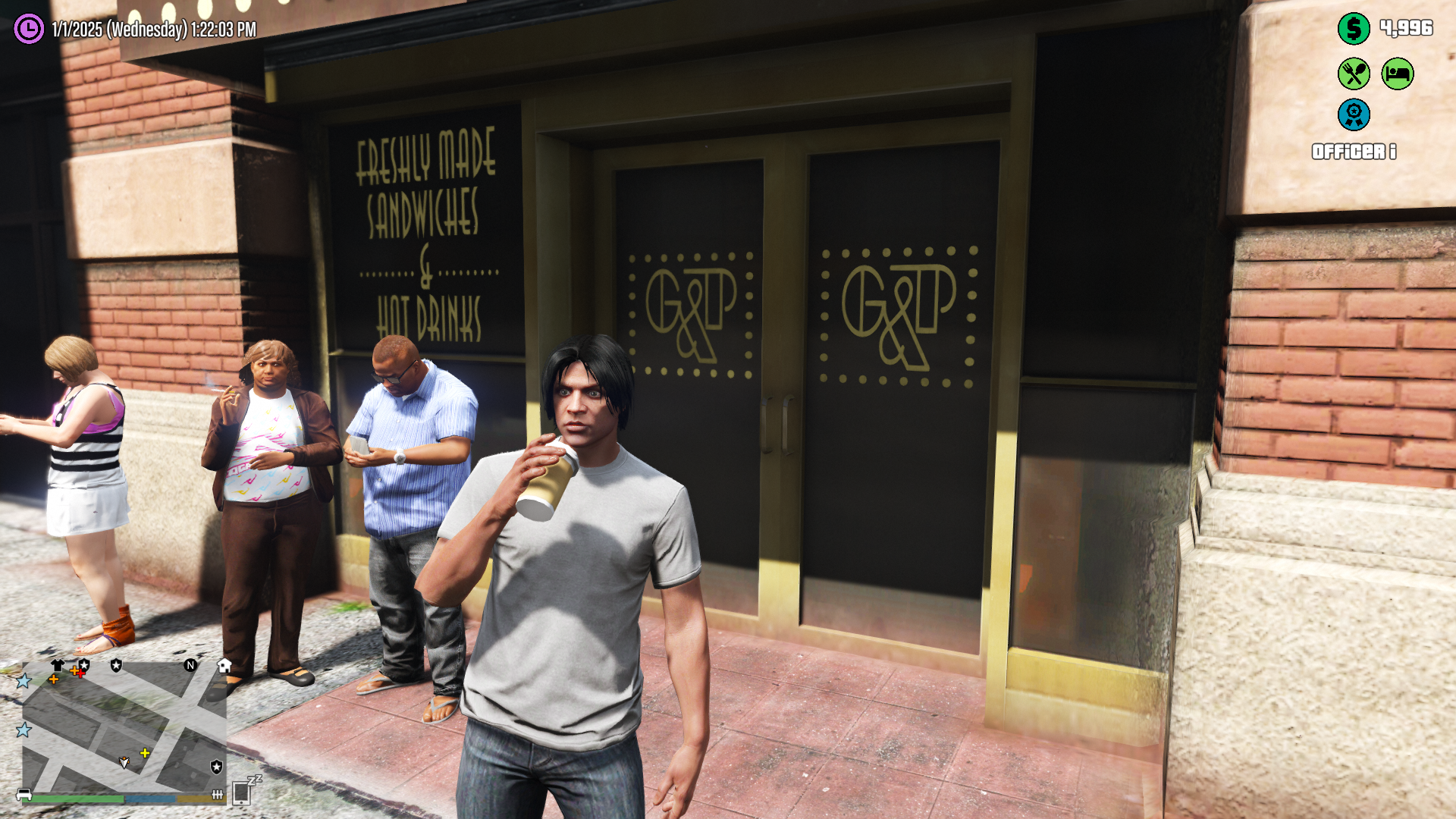Image resolution: width=1456 pixels, height=819 pixels.
Task: Select the north compass marker on minimap
Action: (x=190, y=665)
